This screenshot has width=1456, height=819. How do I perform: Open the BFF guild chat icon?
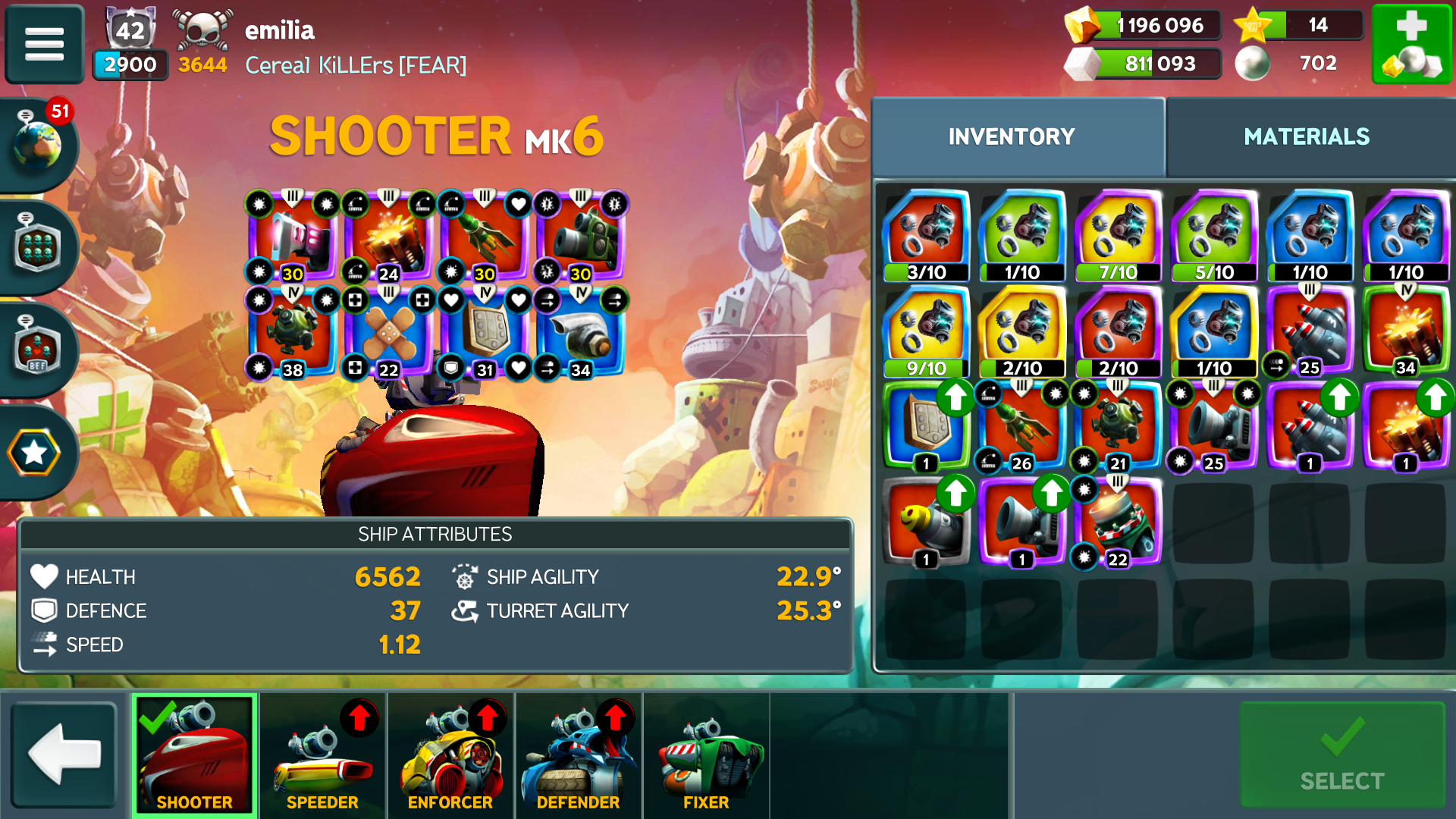coord(36,349)
